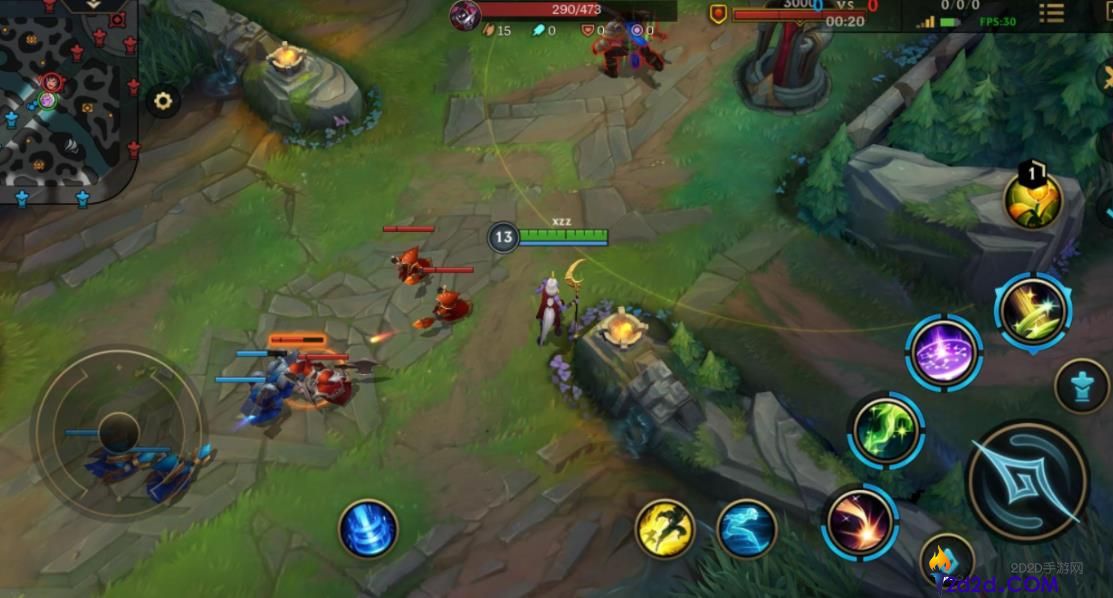This screenshot has height=598, width=1113.
Task: Tap the small flame button beside attack
Action: point(945,562)
